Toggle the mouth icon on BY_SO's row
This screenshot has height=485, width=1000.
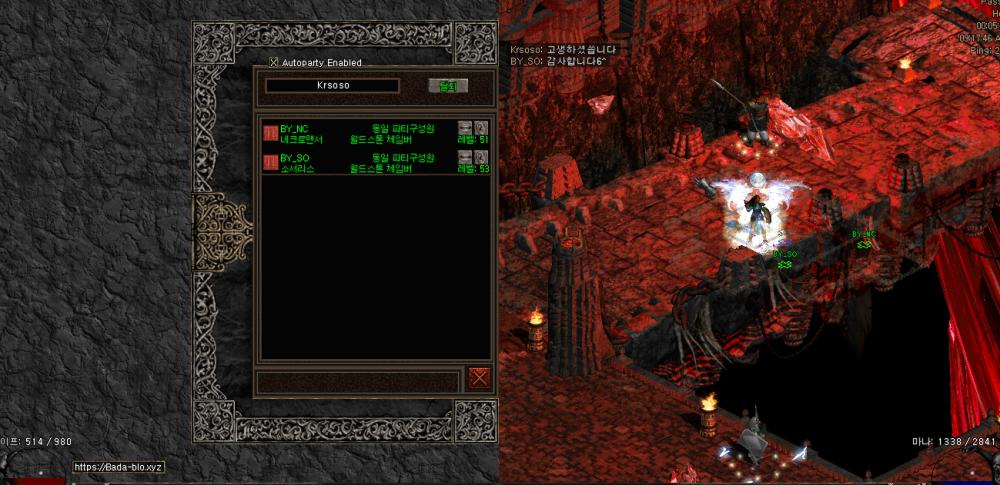(x=465, y=157)
